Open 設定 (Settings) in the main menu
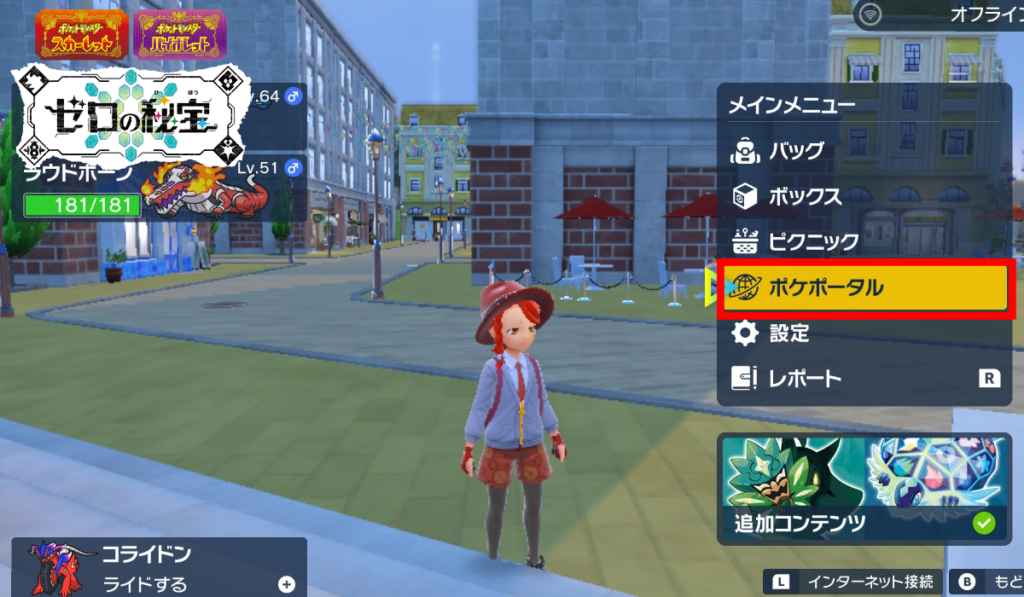1024x597 pixels. (788, 334)
